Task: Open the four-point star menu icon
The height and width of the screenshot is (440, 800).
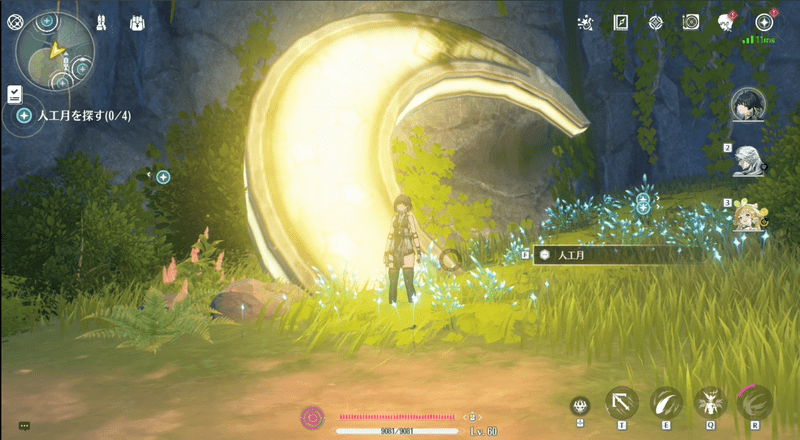Action: (x=764, y=22)
